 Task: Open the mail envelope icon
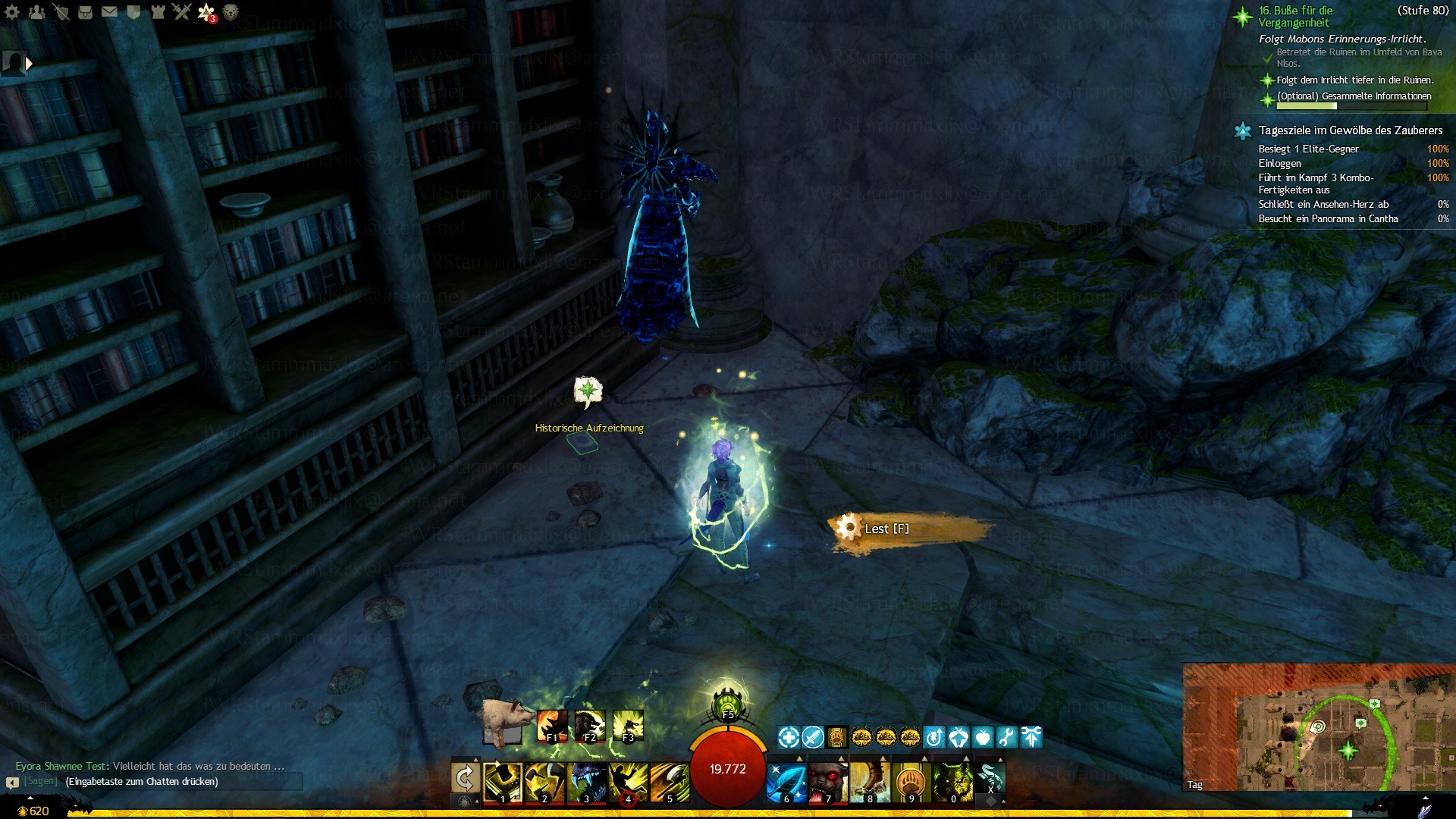pos(109,12)
